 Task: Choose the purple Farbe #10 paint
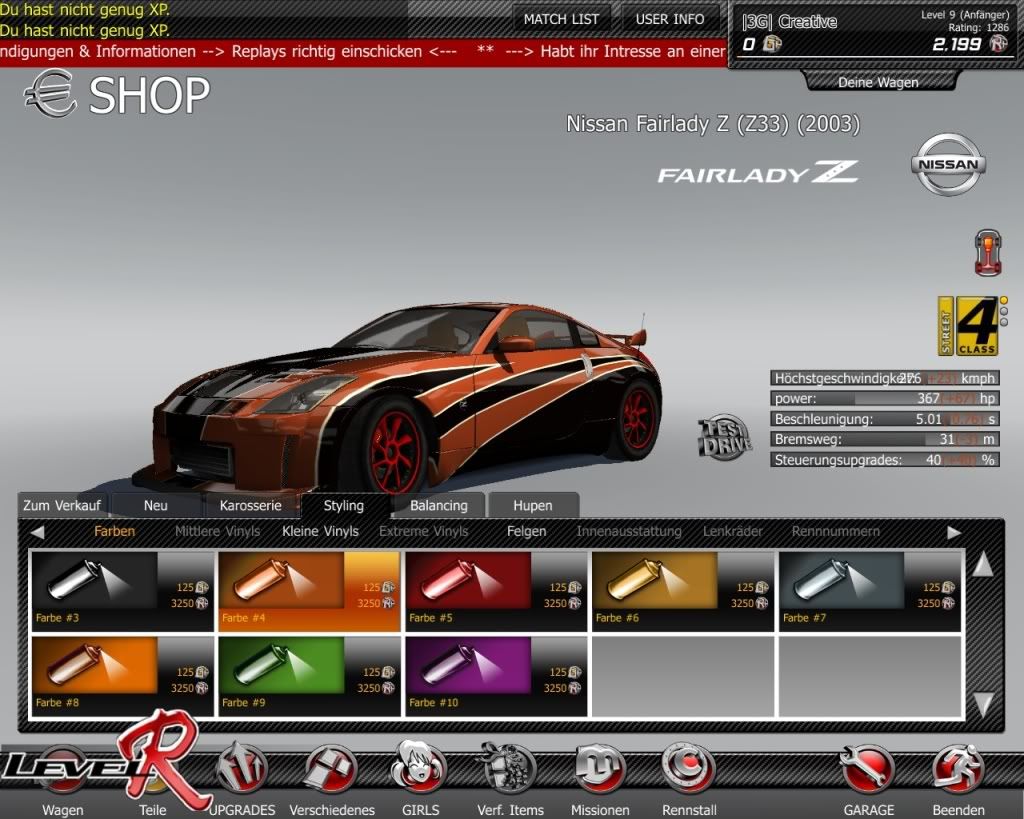[x=495, y=675]
